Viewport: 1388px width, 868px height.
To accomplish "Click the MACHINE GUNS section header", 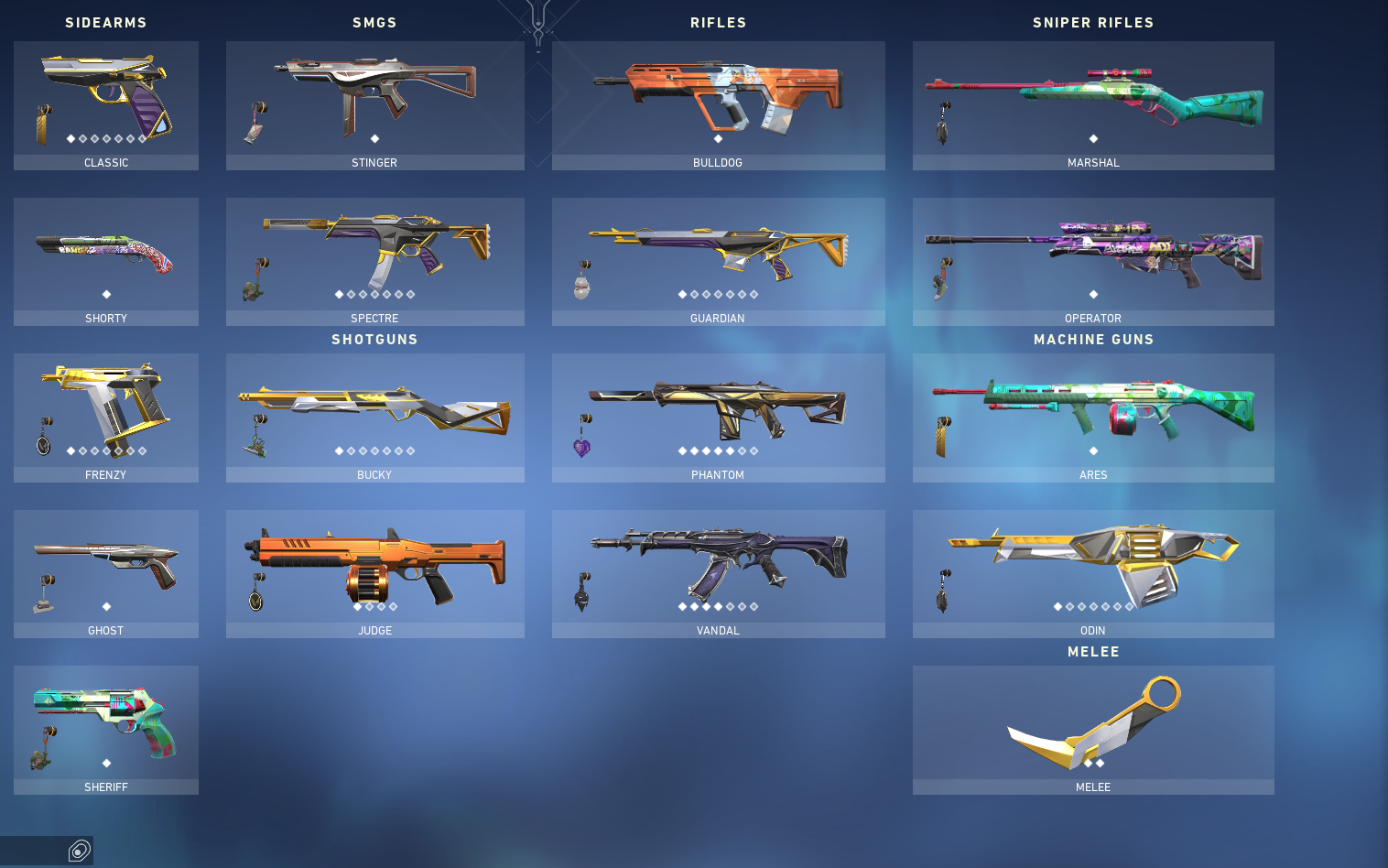I will (1093, 339).
